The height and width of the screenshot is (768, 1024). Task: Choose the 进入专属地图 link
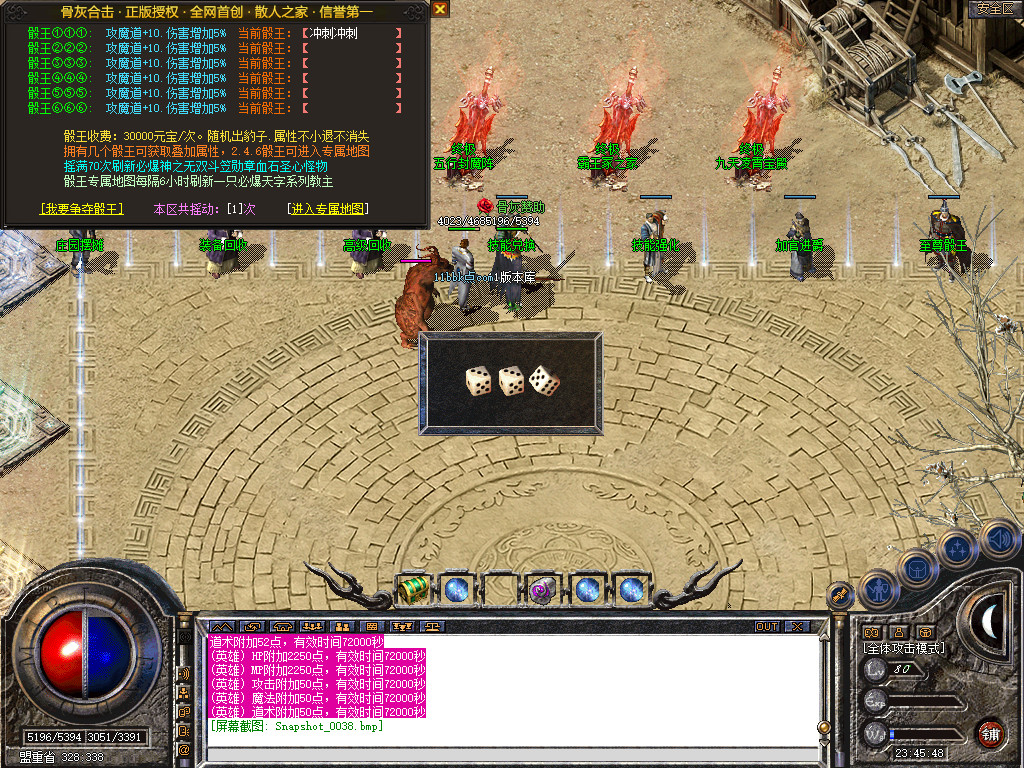pyautogui.click(x=327, y=209)
